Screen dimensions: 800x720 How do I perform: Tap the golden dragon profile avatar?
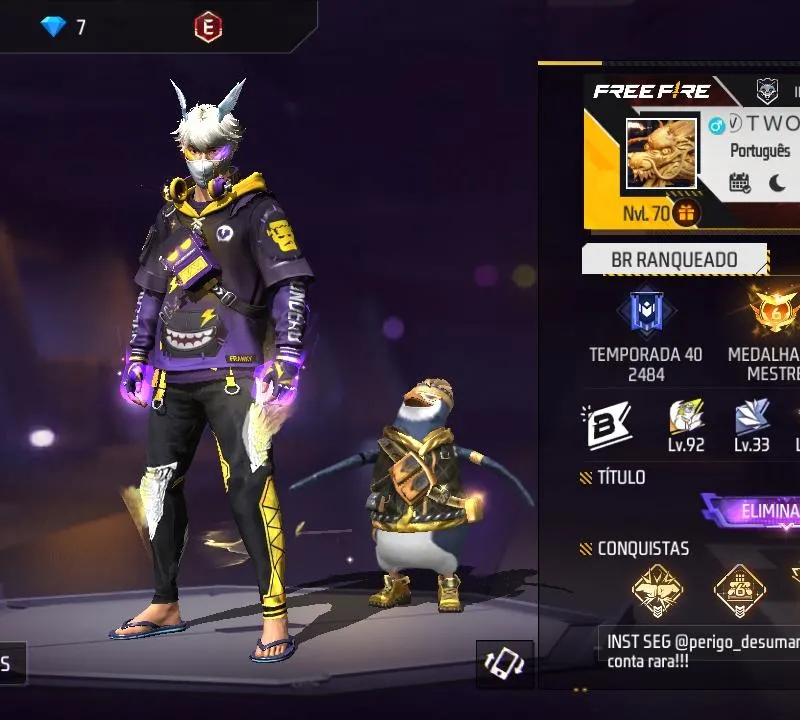click(x=661, y=153)
